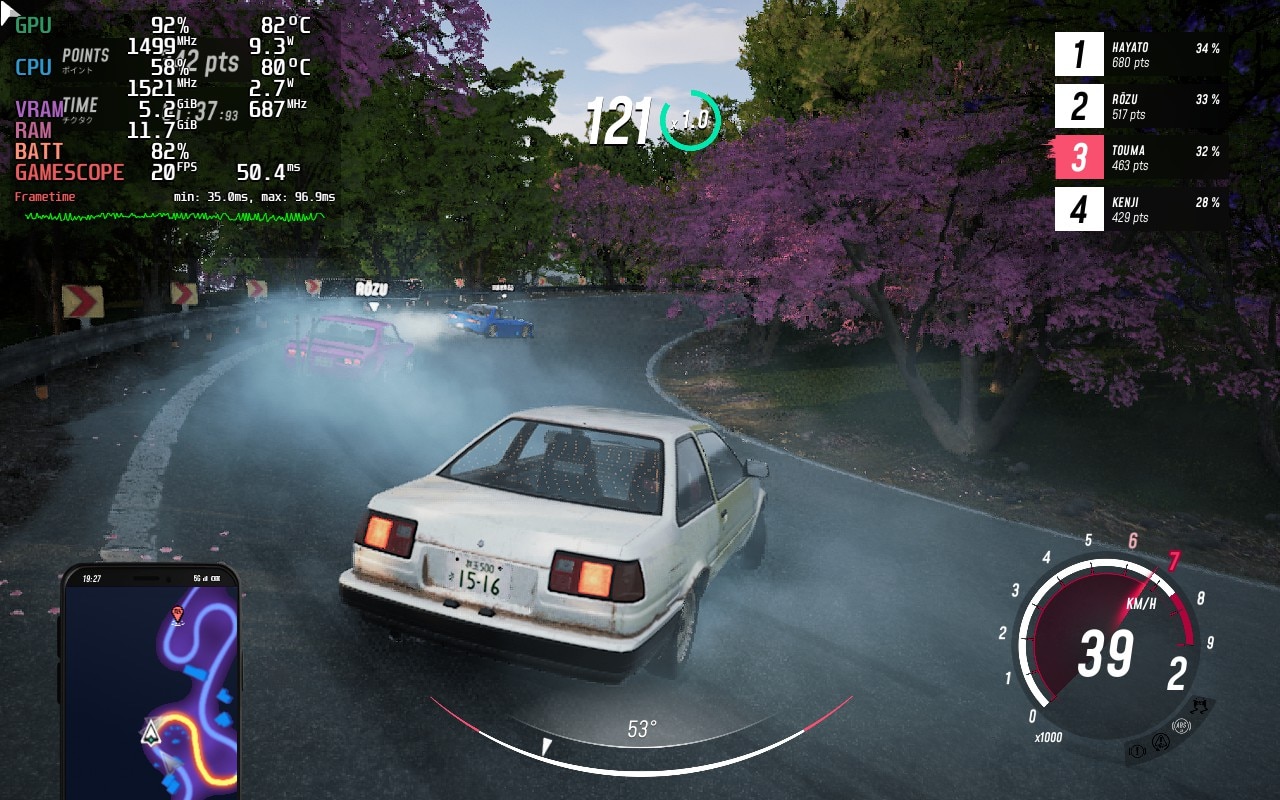Click the red finish pin on the minimap
The height and width of the screenshot is (800, 1280).
point(178,613)
